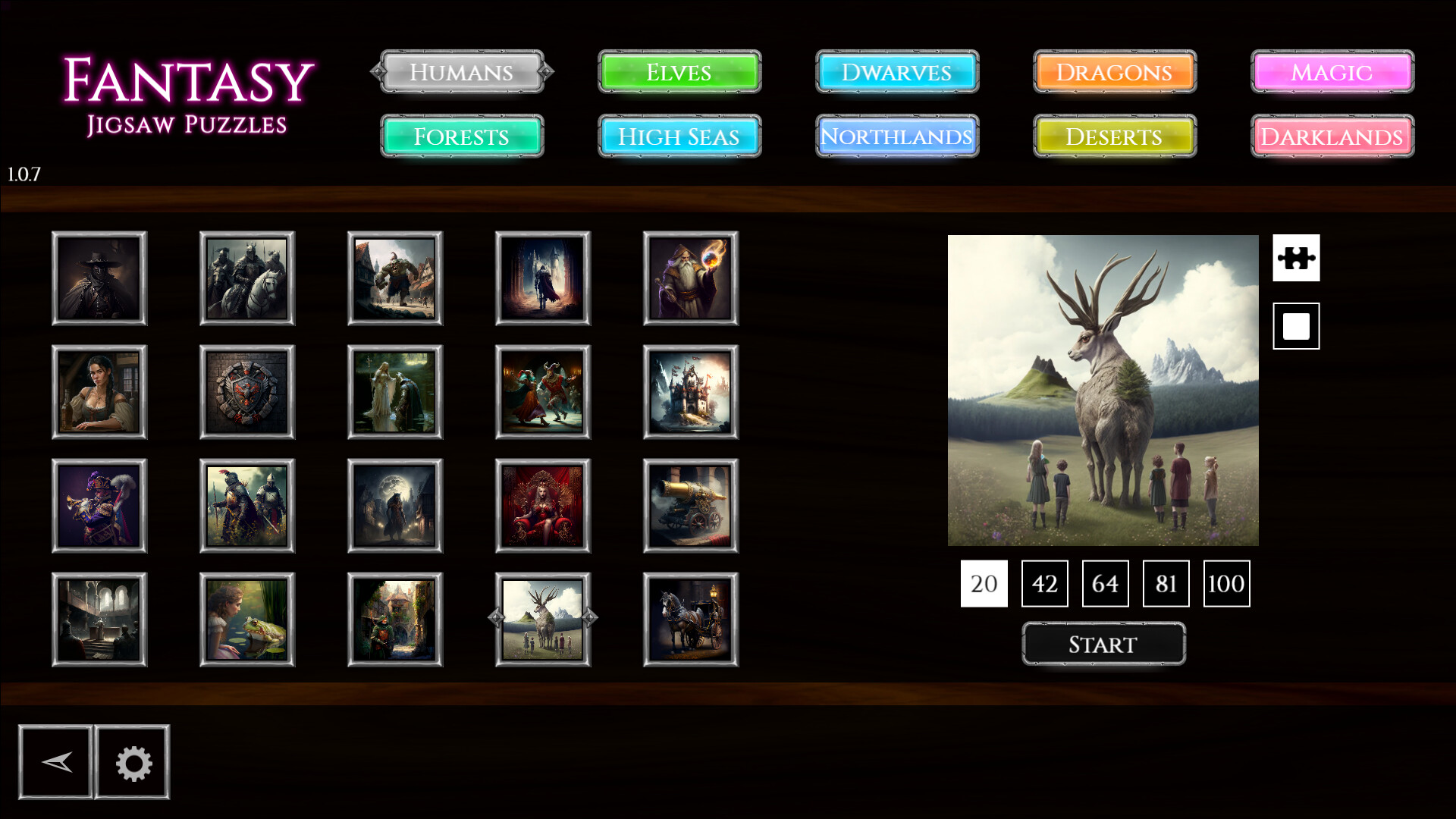Open the Darklands category
The width and height of the screenshot is (1456, 819).
tap(1331, 137)
